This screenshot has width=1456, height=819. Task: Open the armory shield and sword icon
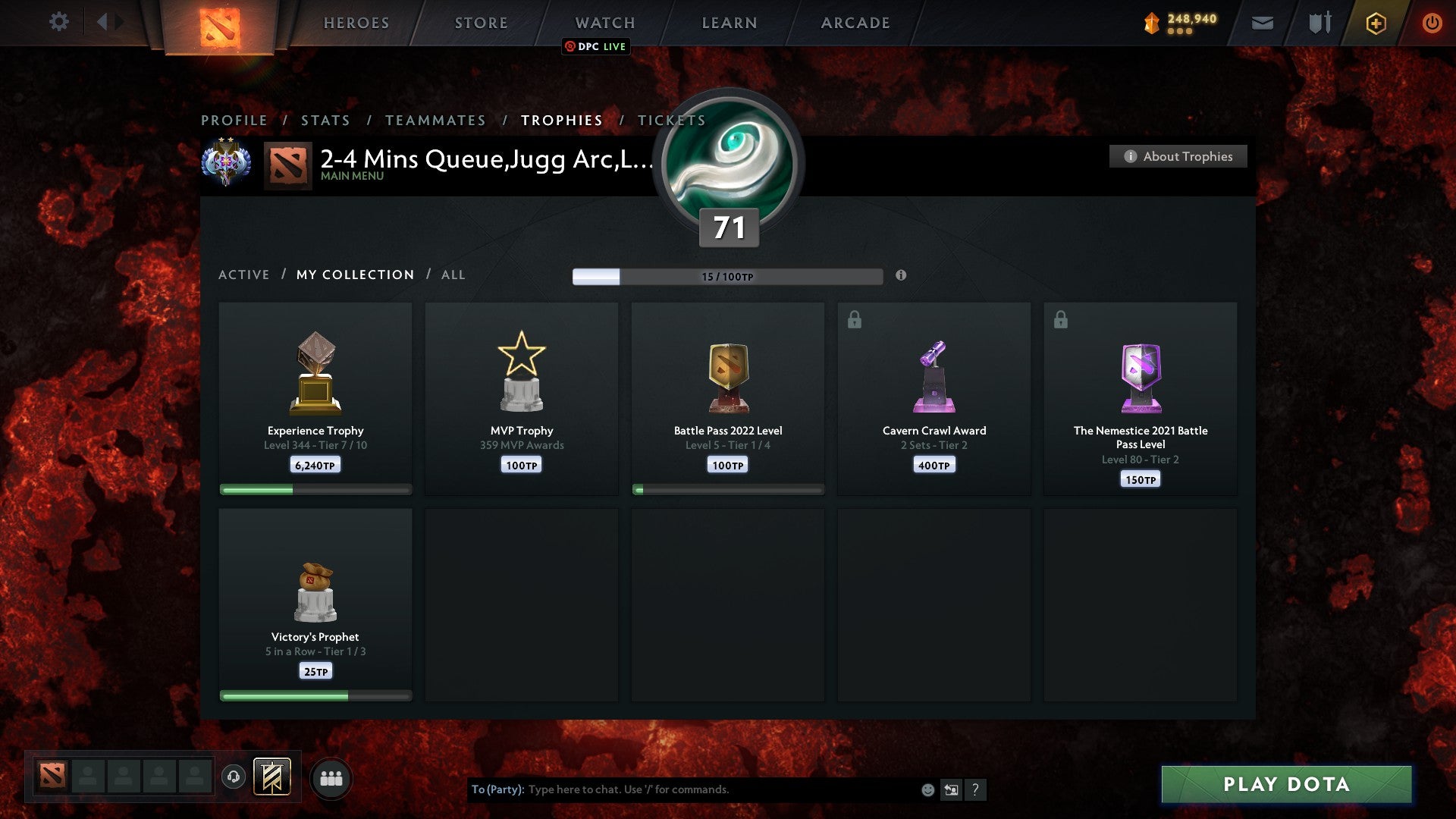(x=1319, y=23)
